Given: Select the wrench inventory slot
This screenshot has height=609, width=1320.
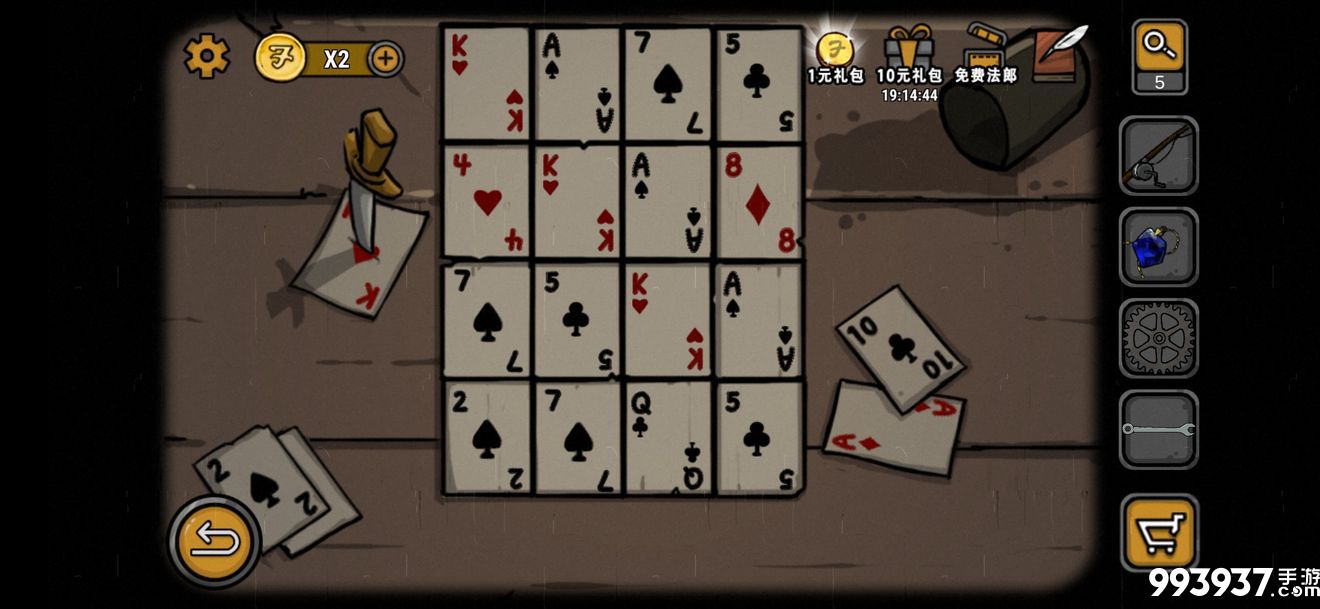Looking at the screenshot, I should click(x=1158, y=430).
